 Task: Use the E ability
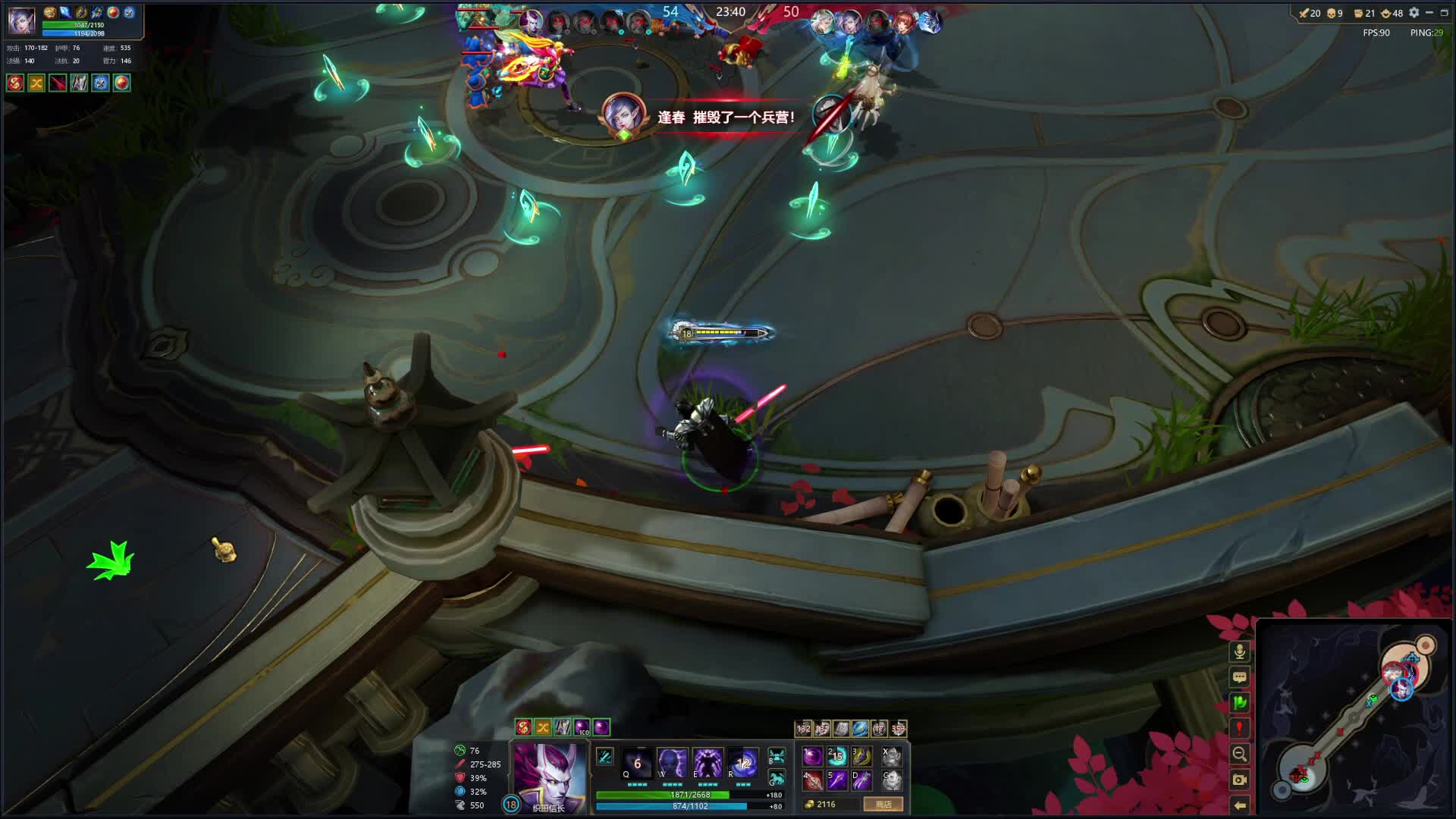(x=707, y=762)
